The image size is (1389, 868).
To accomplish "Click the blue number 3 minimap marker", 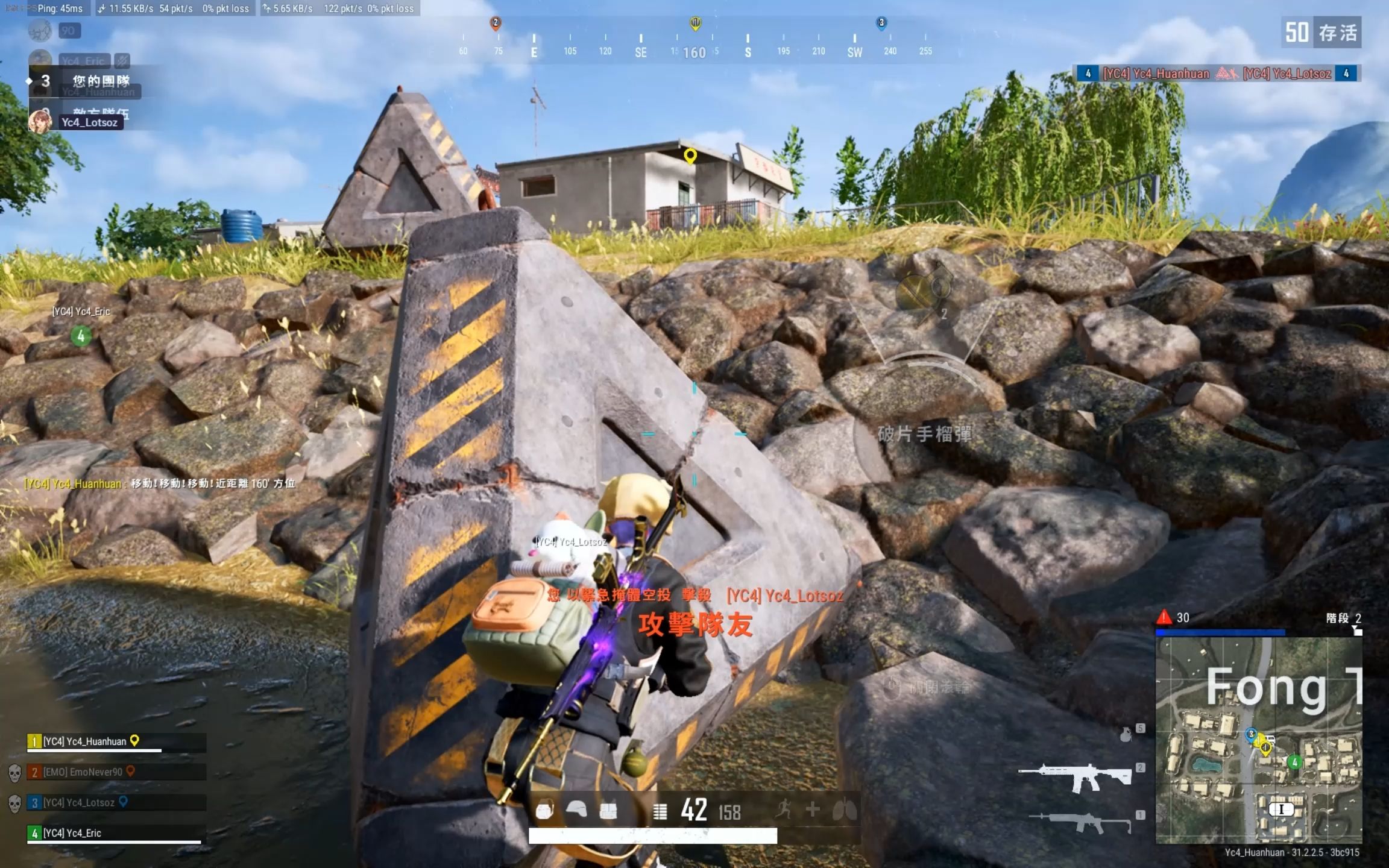I will [1251, 734].
